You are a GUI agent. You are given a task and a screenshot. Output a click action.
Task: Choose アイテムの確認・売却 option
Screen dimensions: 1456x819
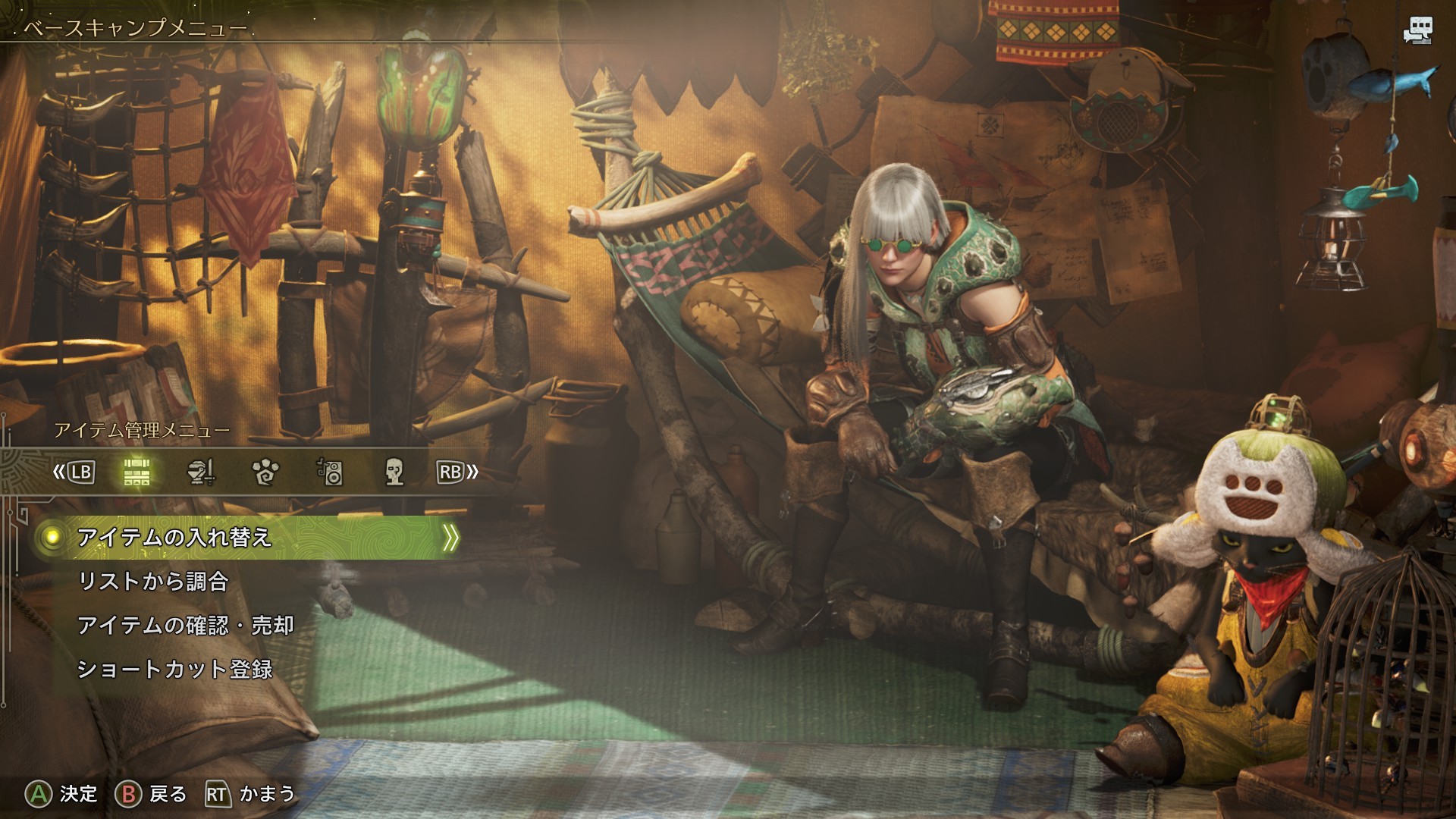pyautogui.click(x=185, y=626)
